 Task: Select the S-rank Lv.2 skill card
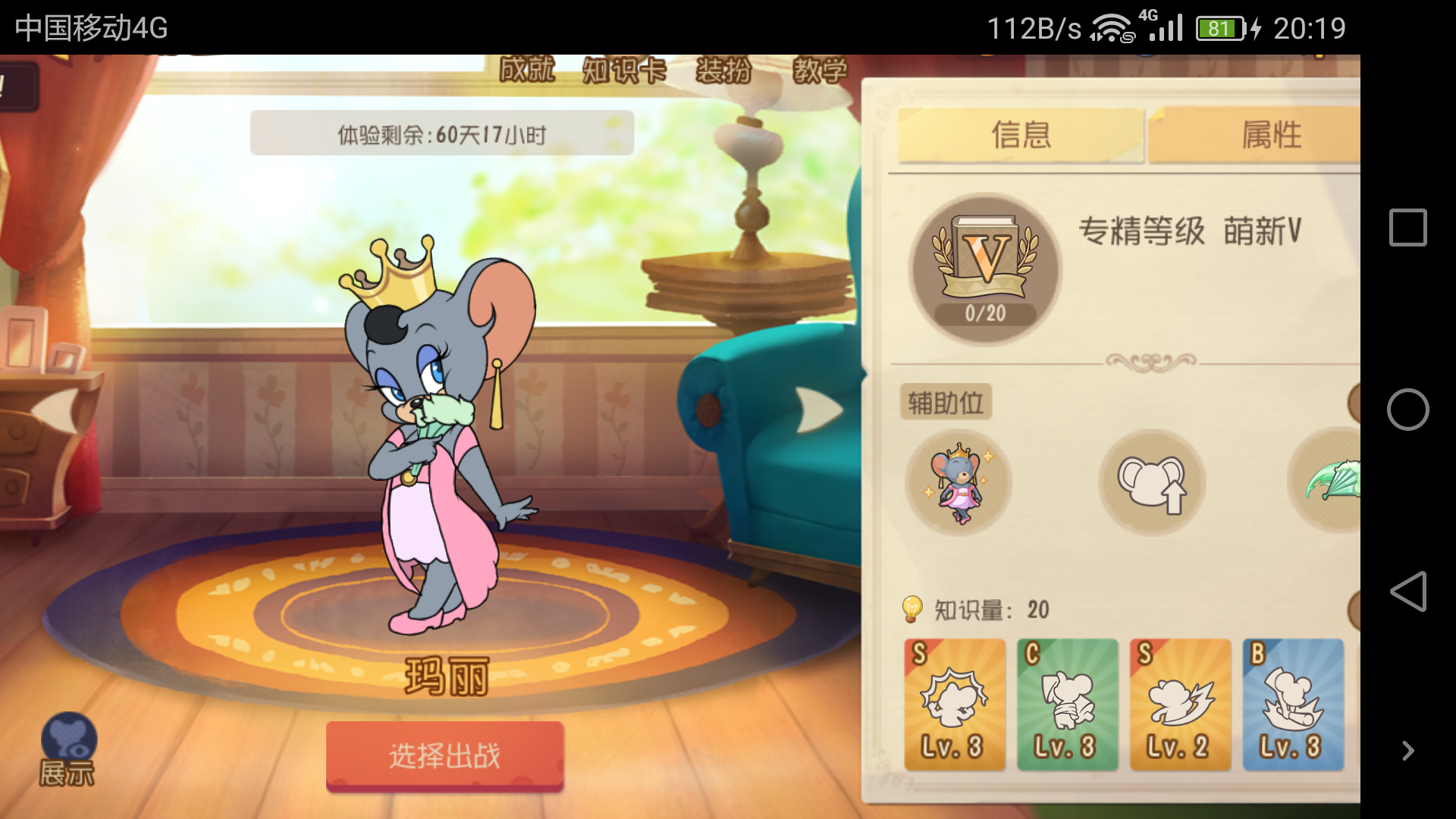point(1180,704)
